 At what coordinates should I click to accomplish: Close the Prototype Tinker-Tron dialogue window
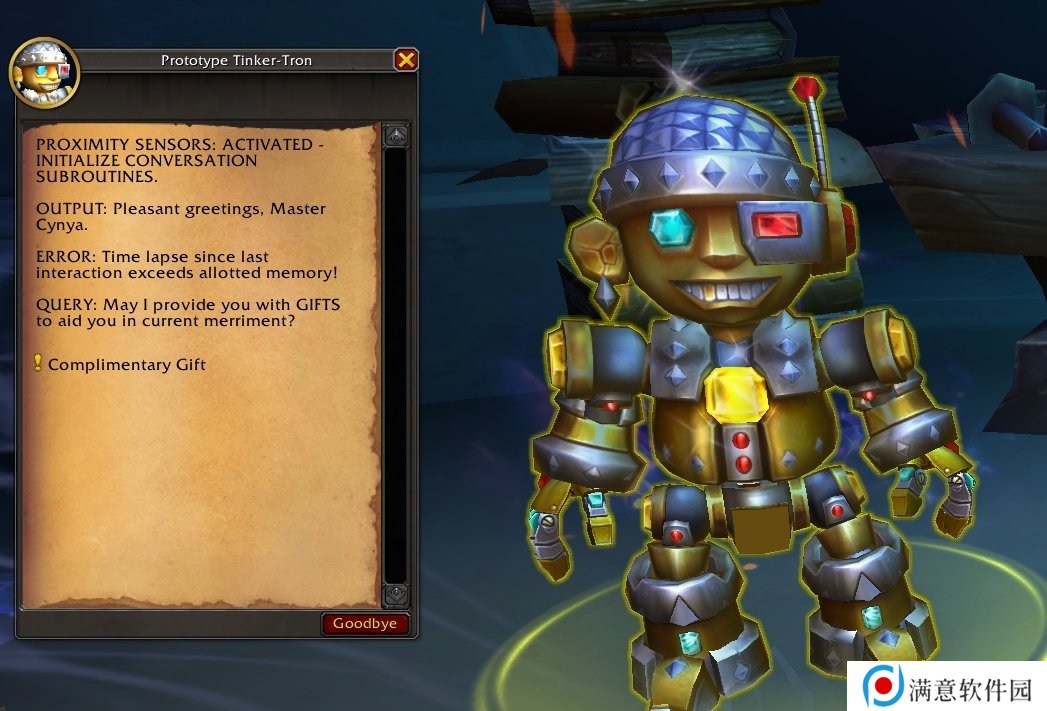(x=405, y=60)
